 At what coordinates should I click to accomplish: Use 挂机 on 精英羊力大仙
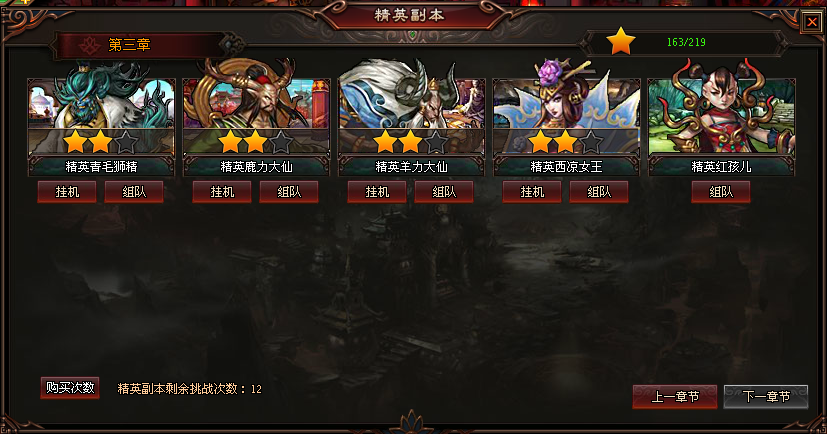pos(377,192)
